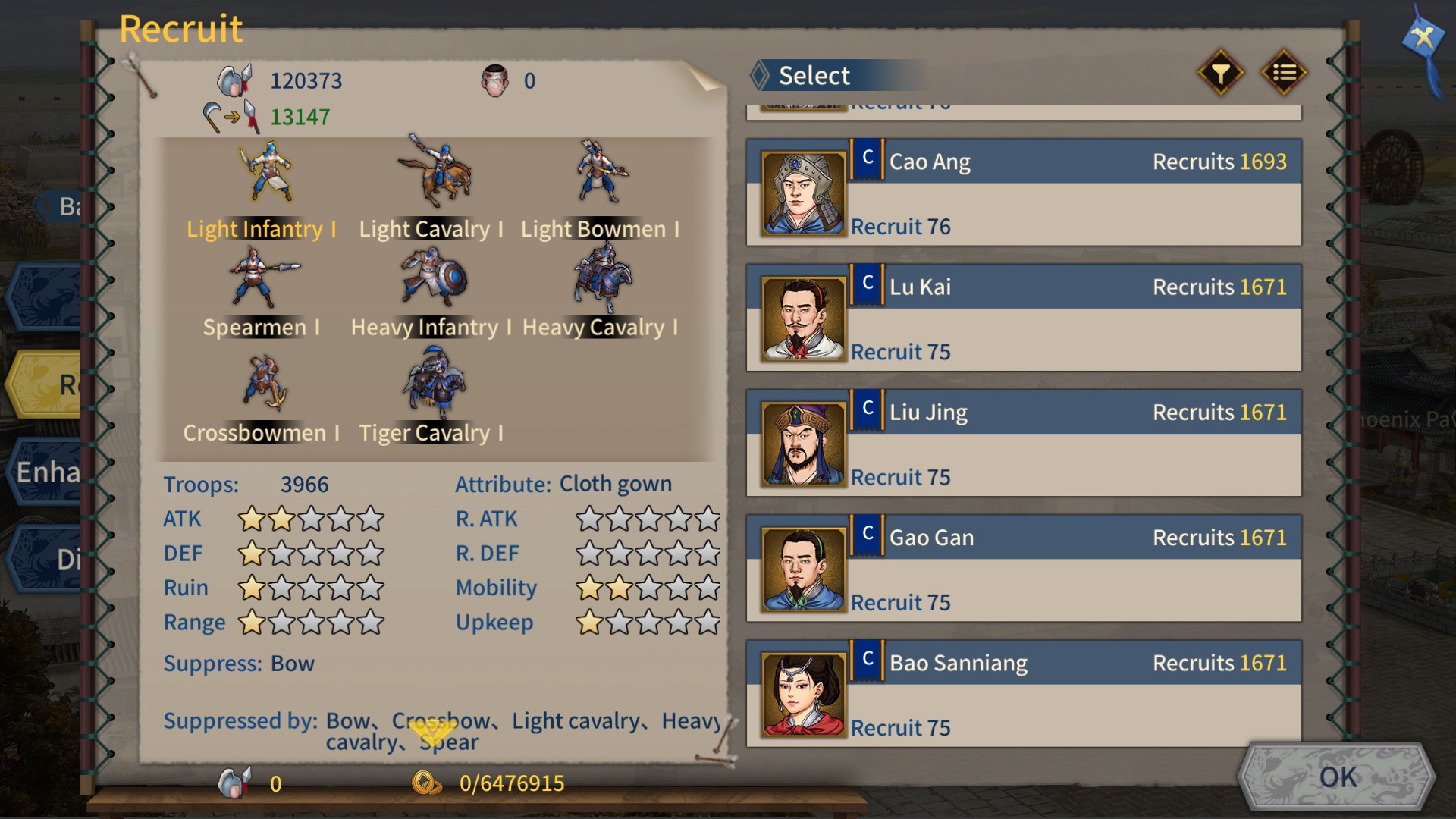Select the Light Infantry I troop type
Screen dimensions: 1456x819
point(262,191)
